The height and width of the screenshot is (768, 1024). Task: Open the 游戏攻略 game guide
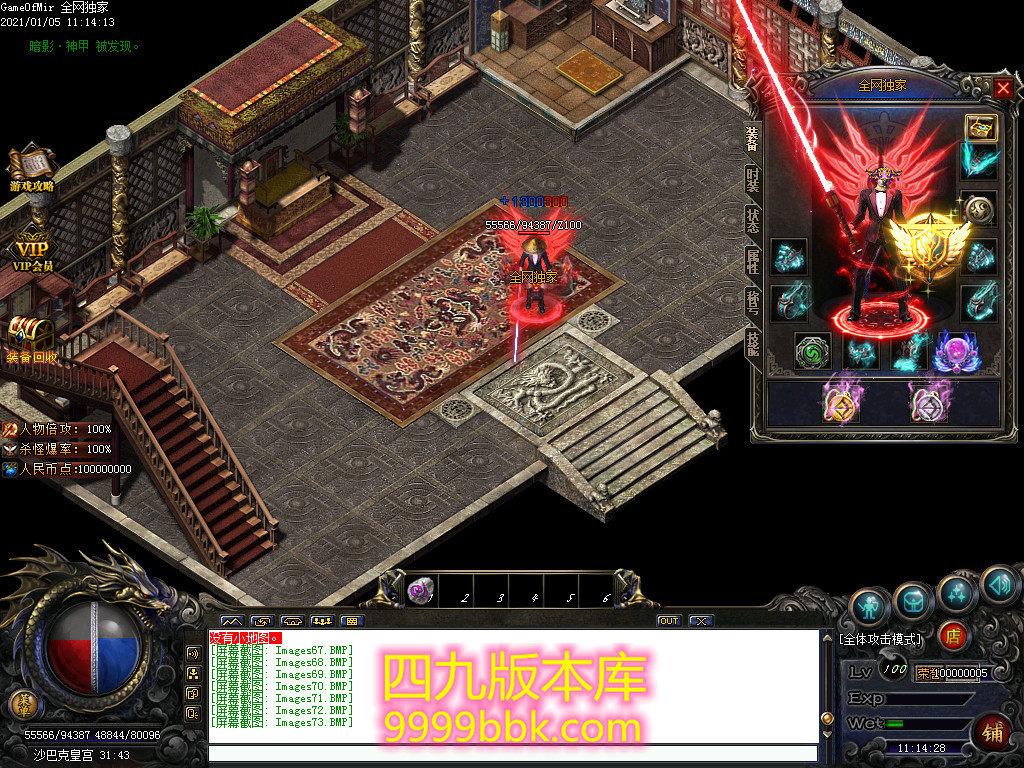pyautogui.click(x=32, y=168)
